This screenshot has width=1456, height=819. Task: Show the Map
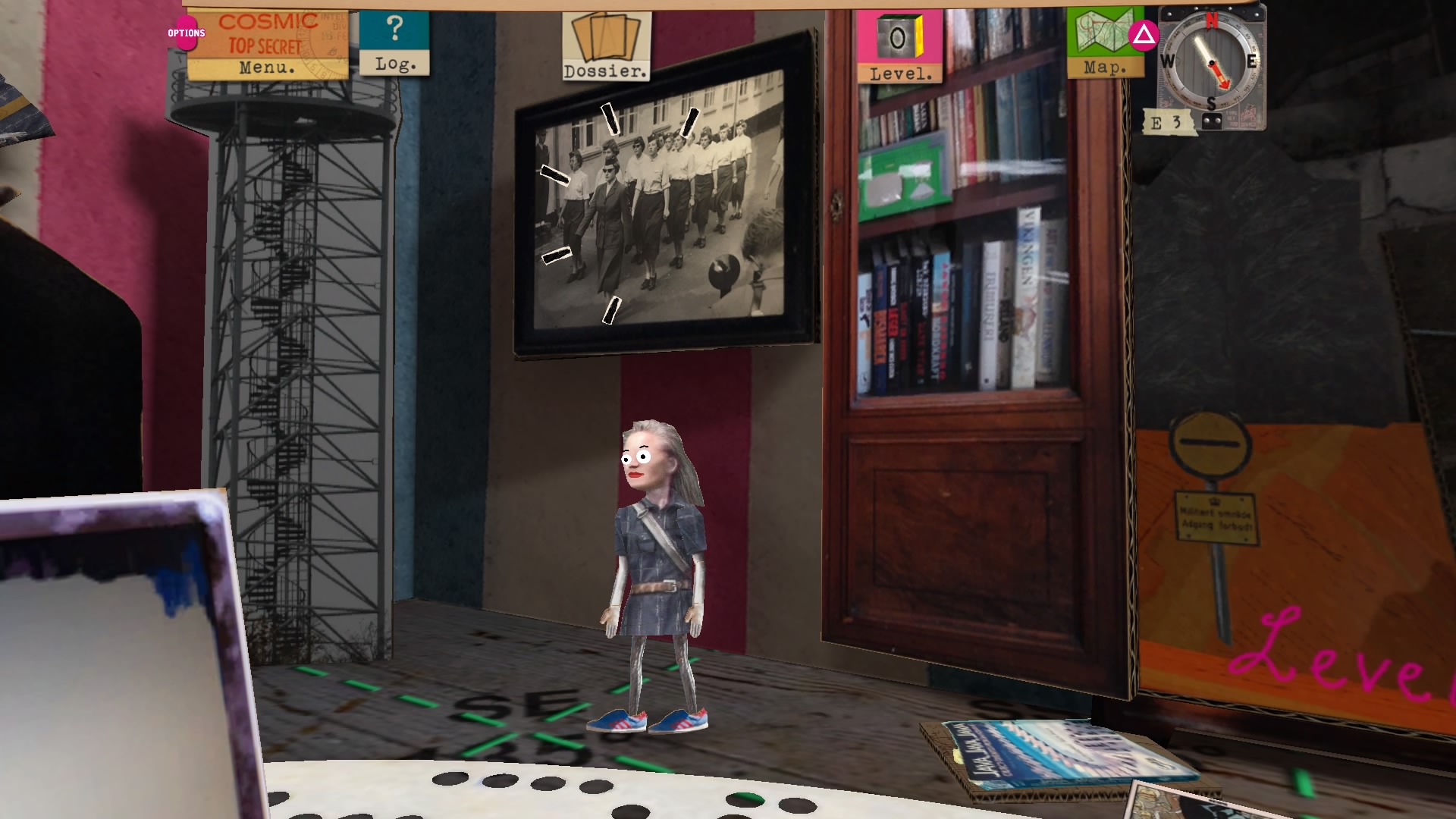pyautogui.click(x=1104, y=43)
